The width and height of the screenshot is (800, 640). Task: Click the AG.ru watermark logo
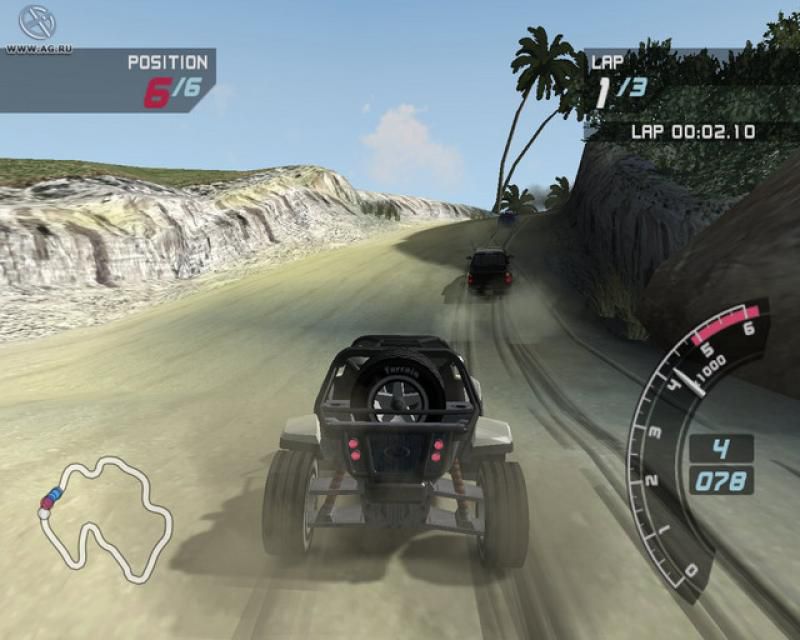35,24
